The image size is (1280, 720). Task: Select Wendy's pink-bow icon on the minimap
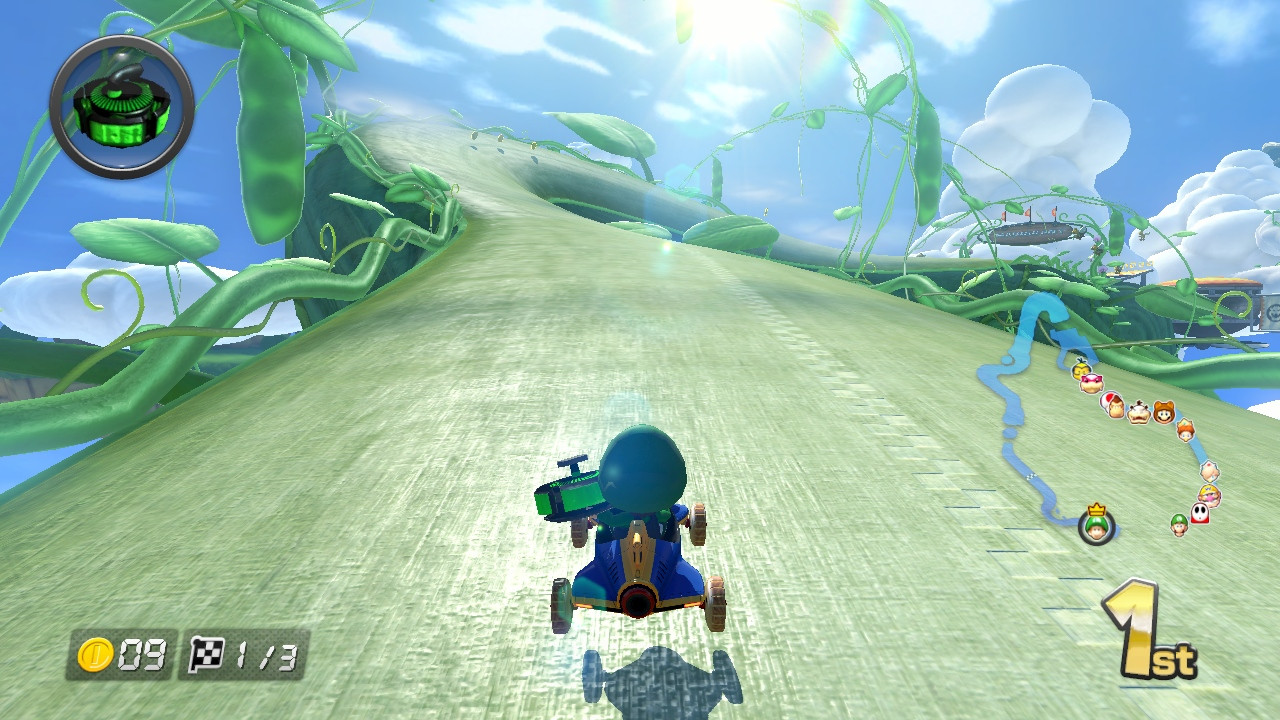coord(1090,383)
